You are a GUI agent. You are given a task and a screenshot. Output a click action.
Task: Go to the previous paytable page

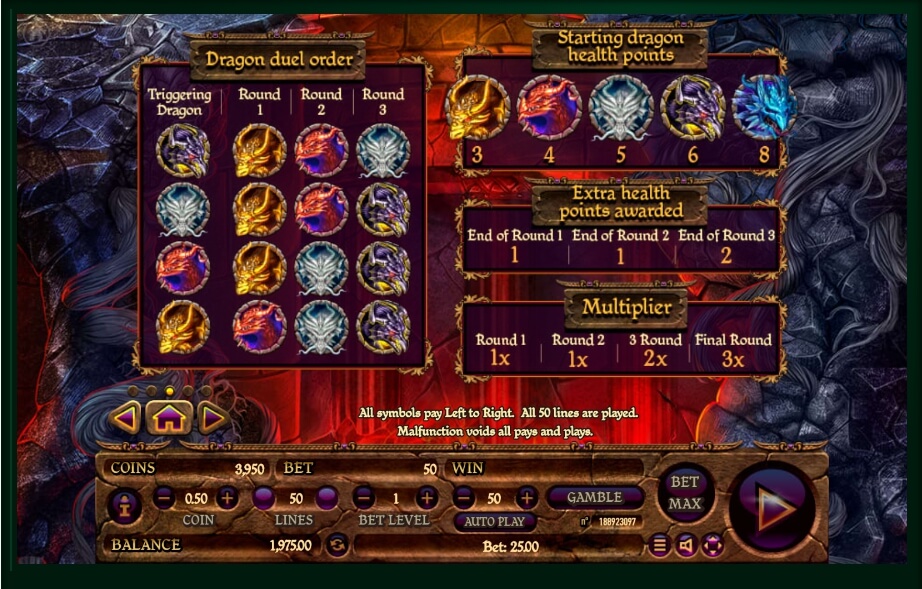click(126, 418)
